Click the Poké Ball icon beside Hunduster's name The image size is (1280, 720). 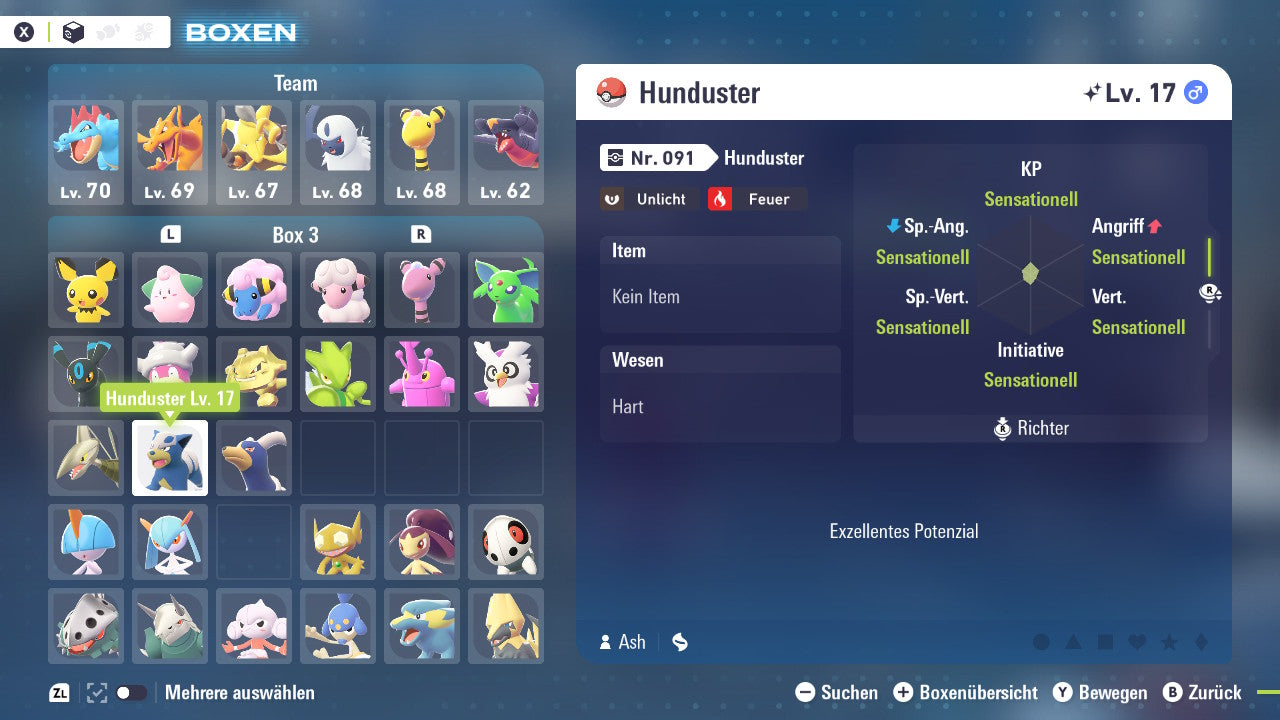click(614, 92)
